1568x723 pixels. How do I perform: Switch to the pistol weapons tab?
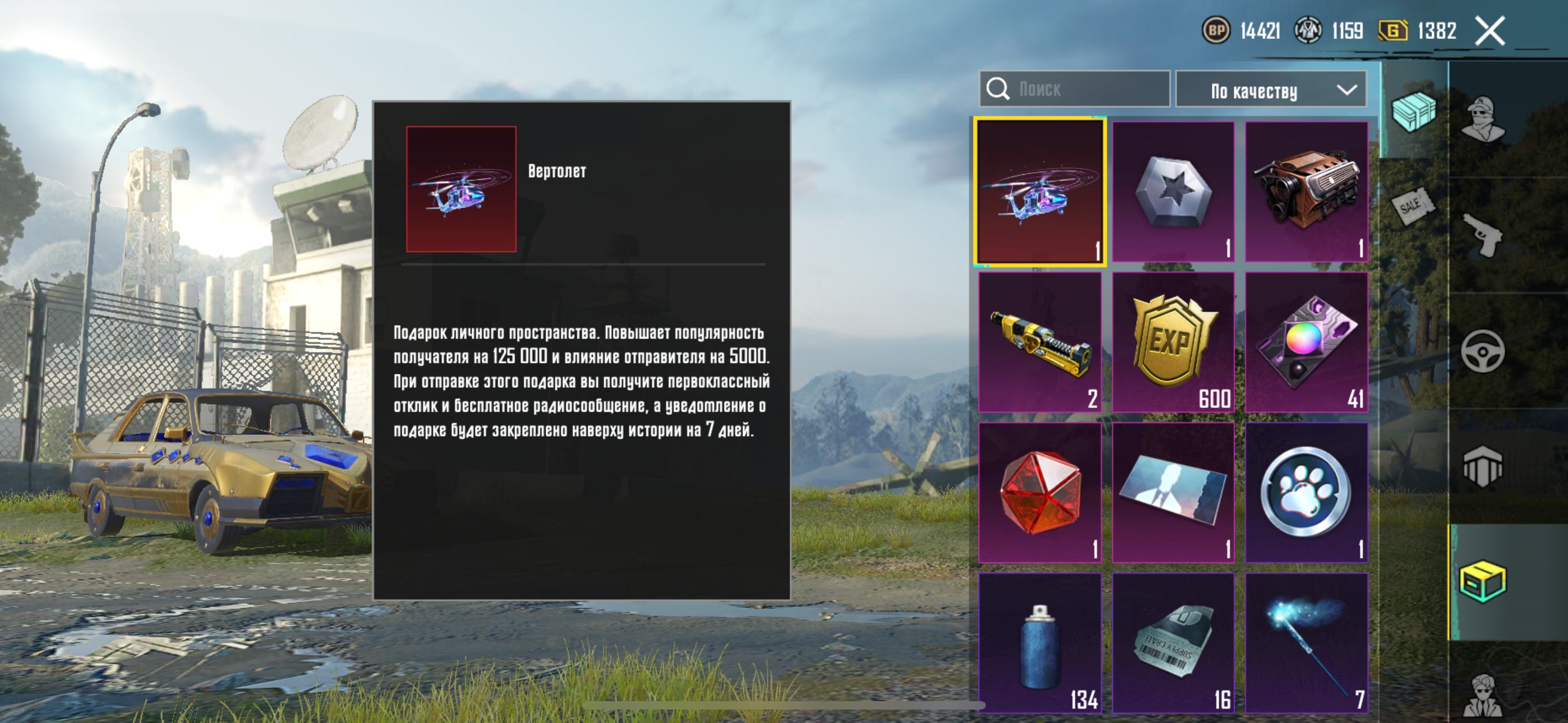(1483, 235)
